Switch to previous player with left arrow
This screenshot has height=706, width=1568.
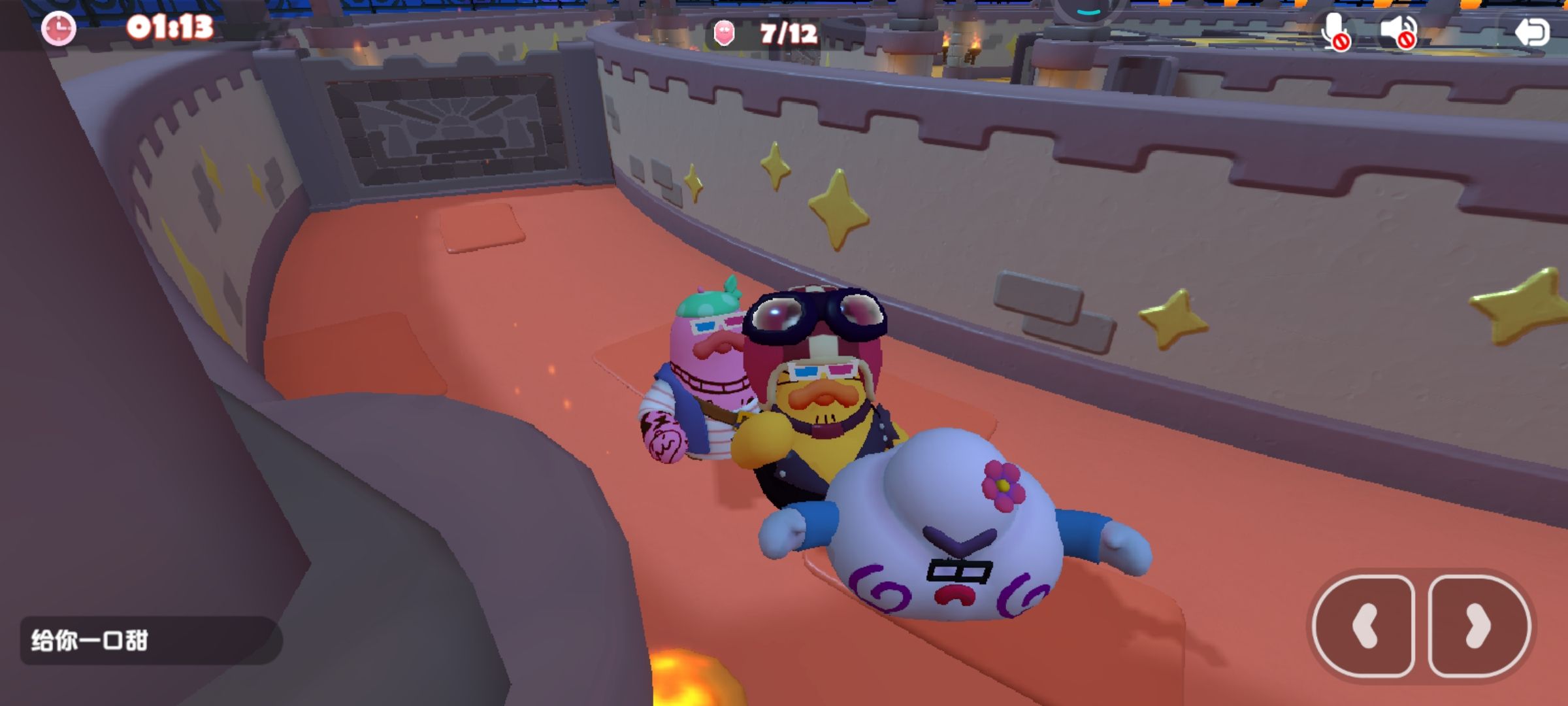tap(1364, 626)
